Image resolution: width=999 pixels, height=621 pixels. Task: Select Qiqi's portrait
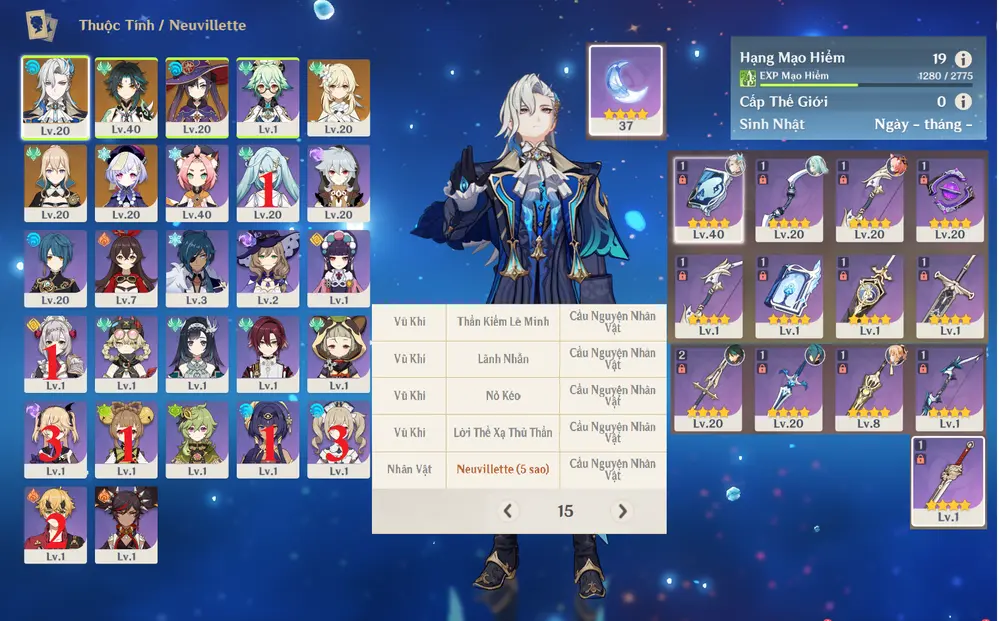[x=126, y=183]
